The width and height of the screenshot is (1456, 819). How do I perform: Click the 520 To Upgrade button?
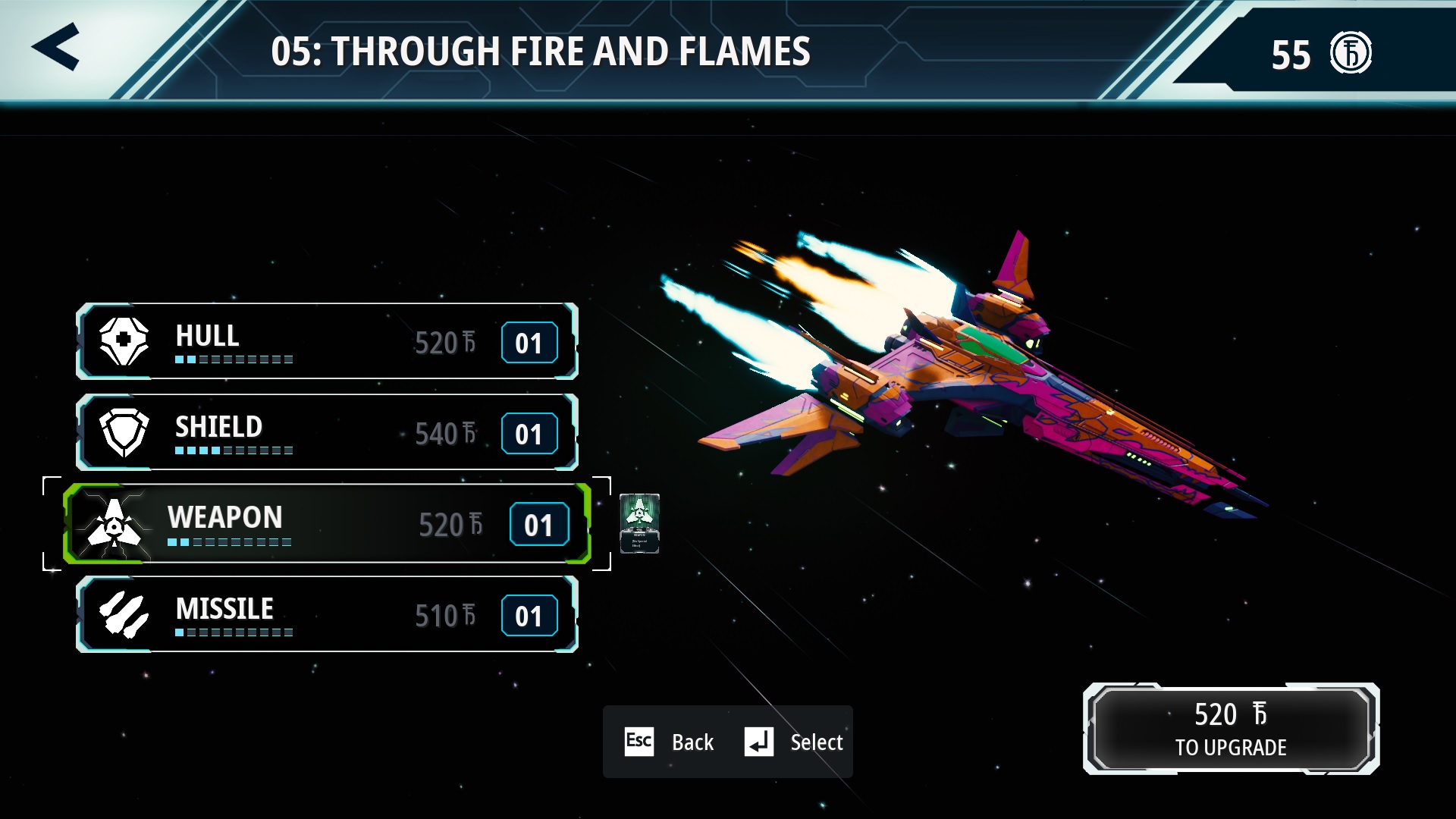click(1231, 729)
